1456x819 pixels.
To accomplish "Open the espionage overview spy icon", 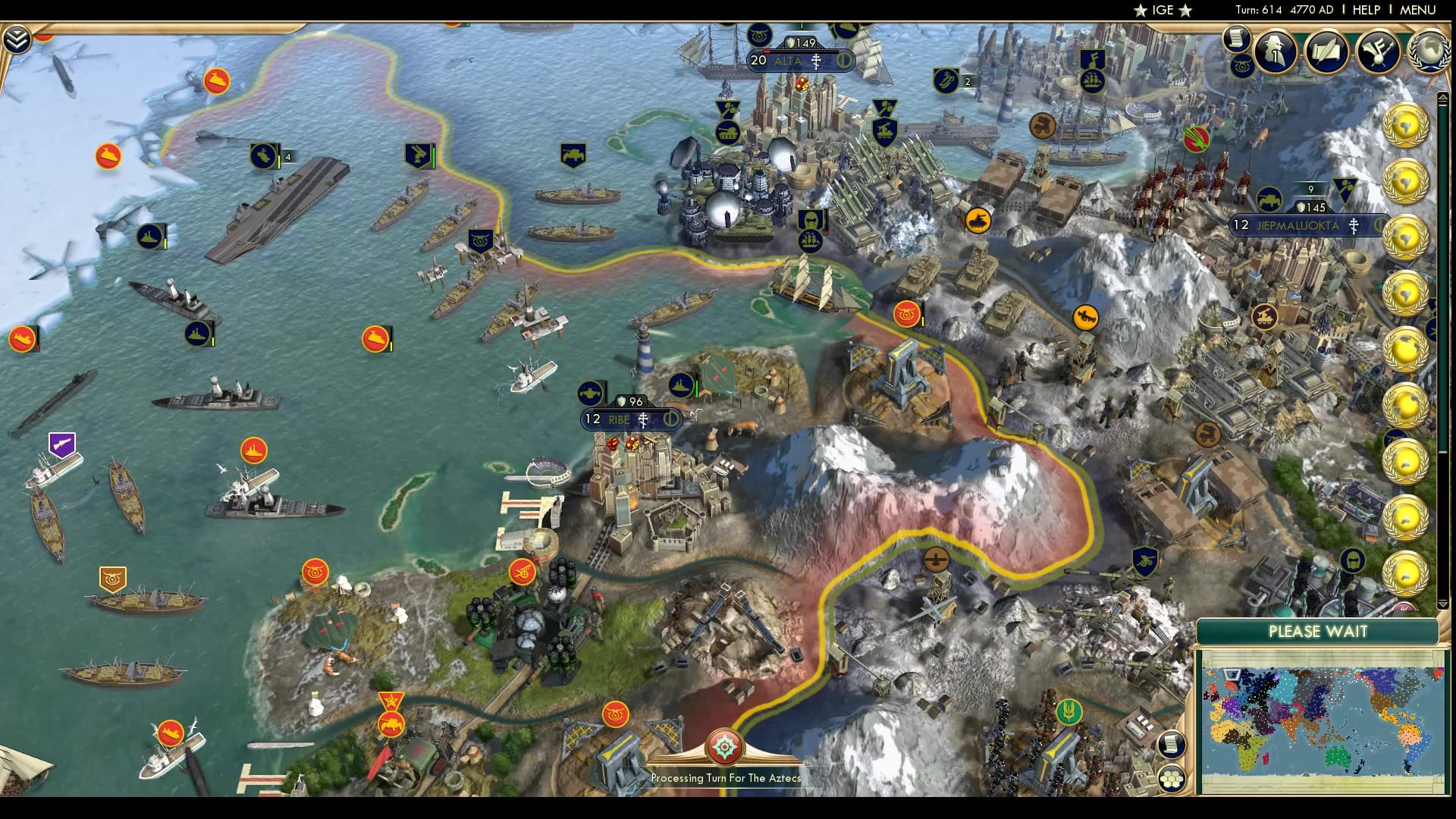I will point(1276,51).
